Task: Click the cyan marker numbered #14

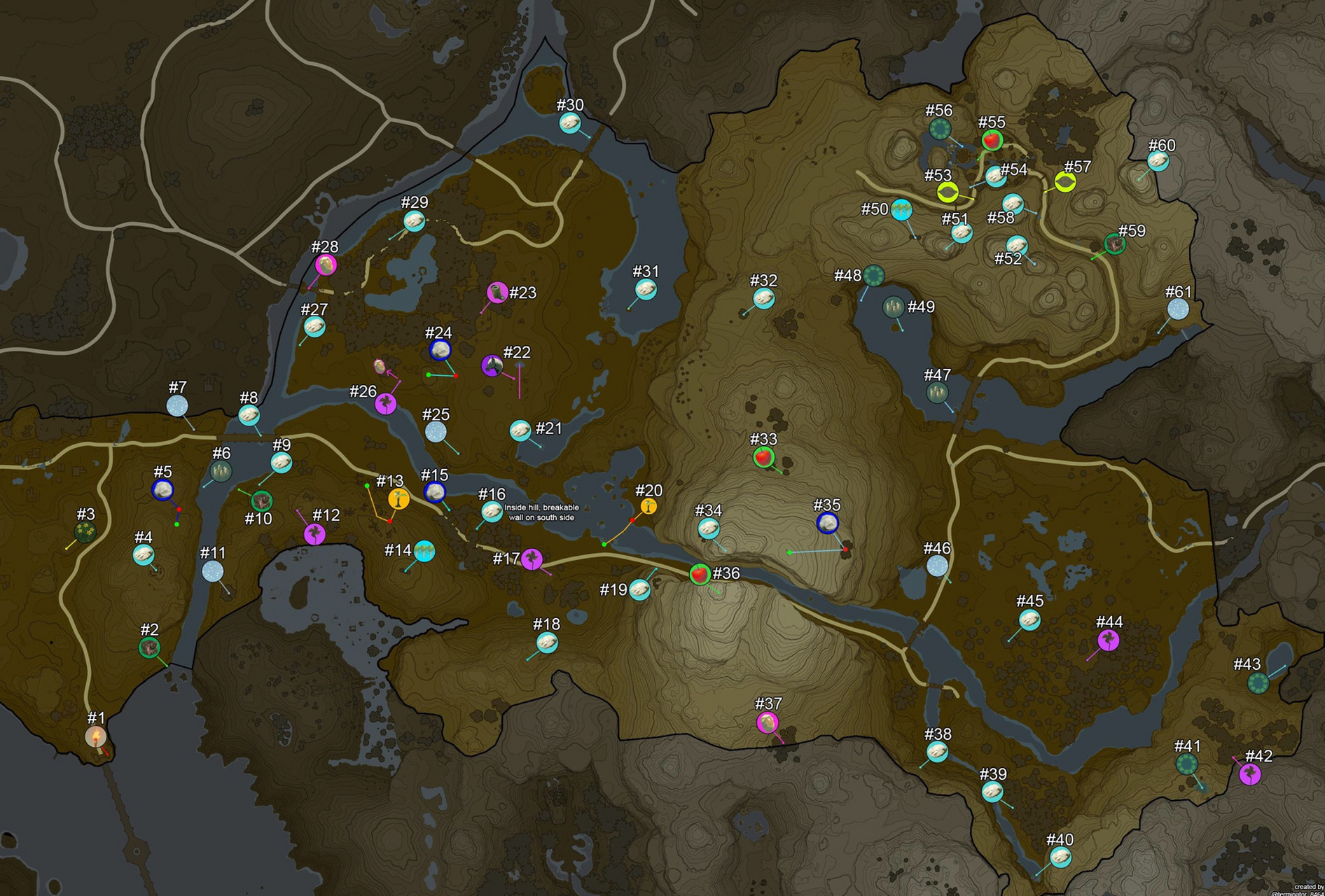Action: click(424, 551)
